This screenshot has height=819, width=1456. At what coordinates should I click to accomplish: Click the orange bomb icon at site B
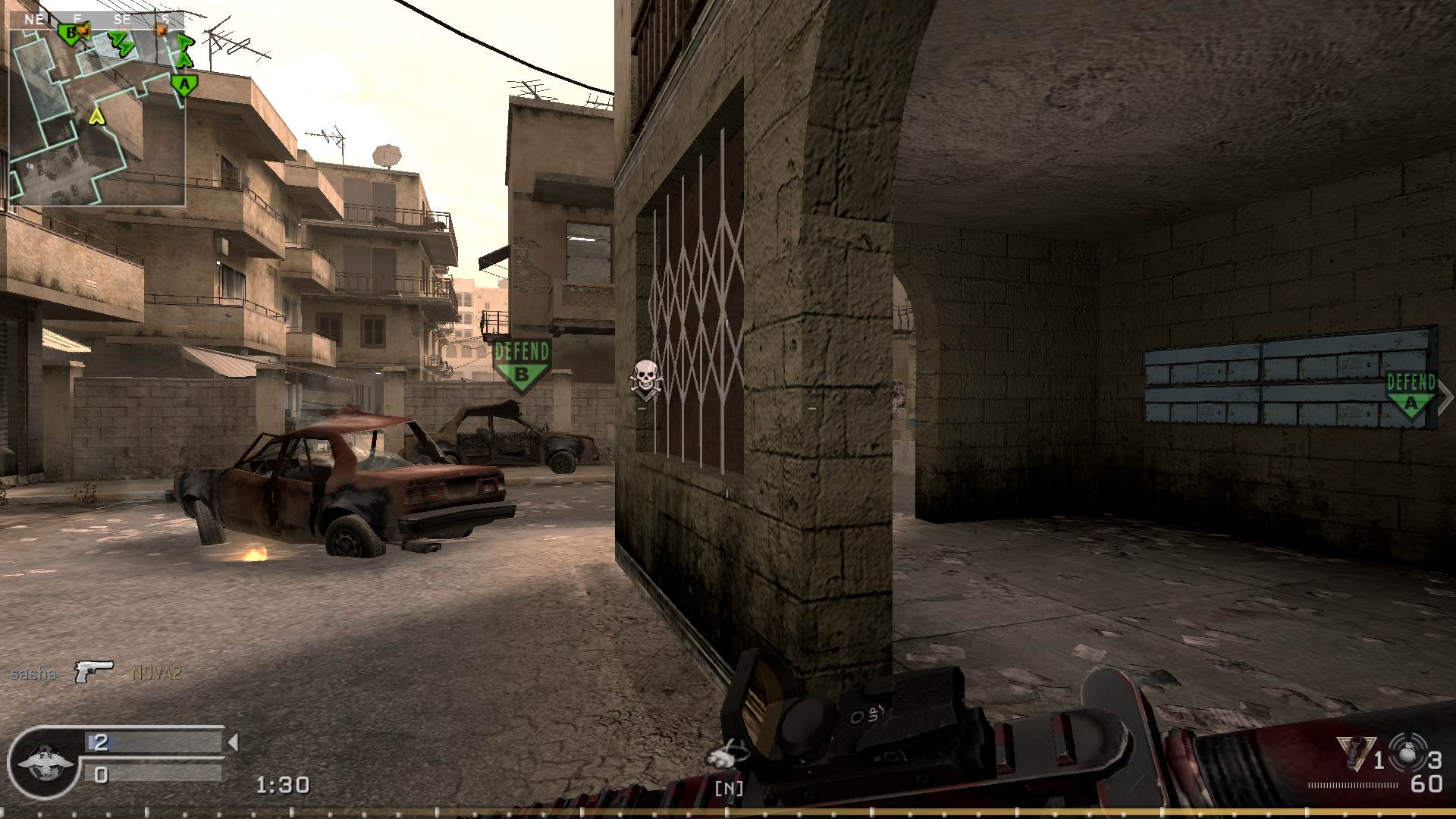(83, 30)
